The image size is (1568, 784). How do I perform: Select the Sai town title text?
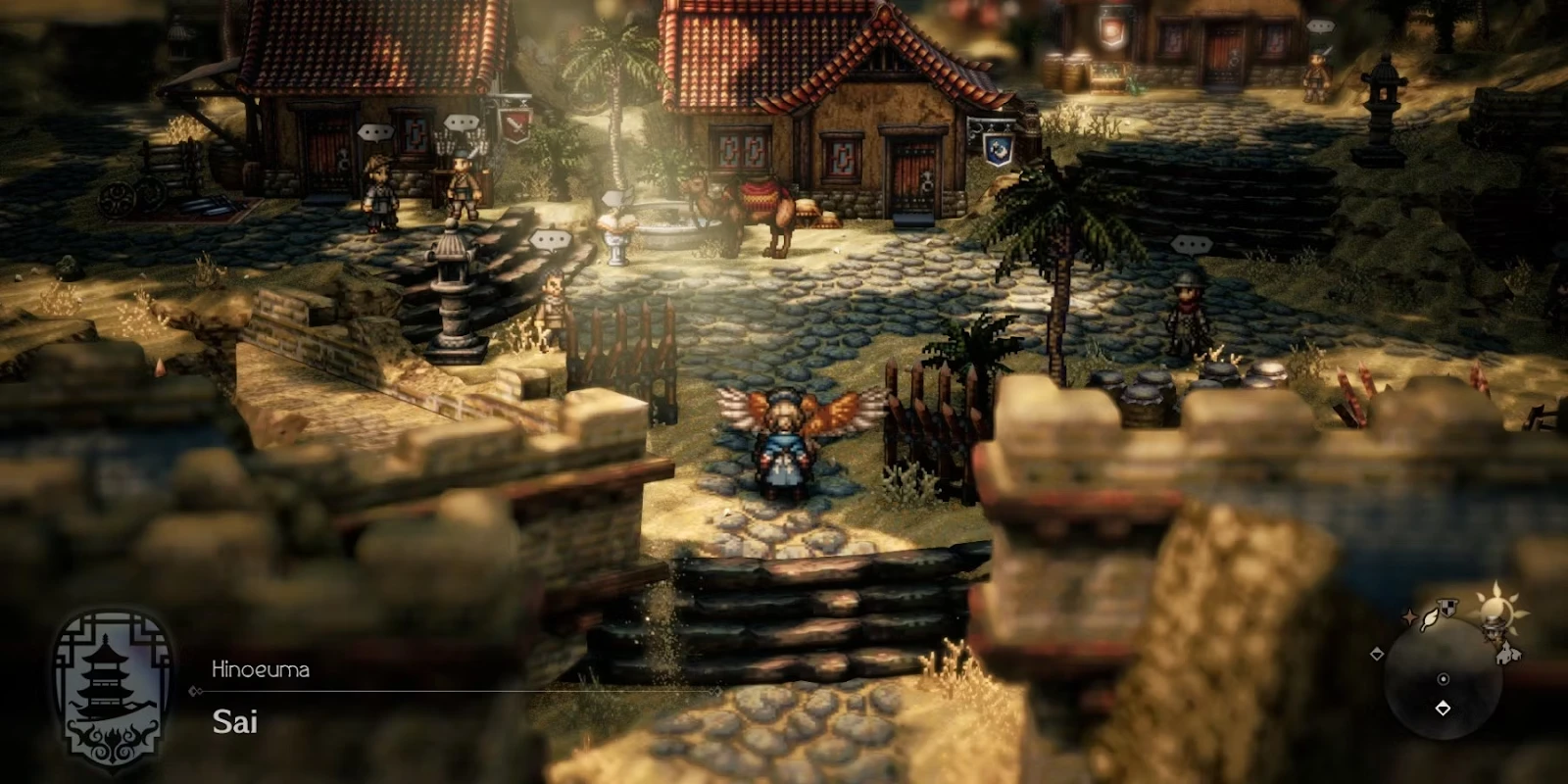tap(235, 723)
